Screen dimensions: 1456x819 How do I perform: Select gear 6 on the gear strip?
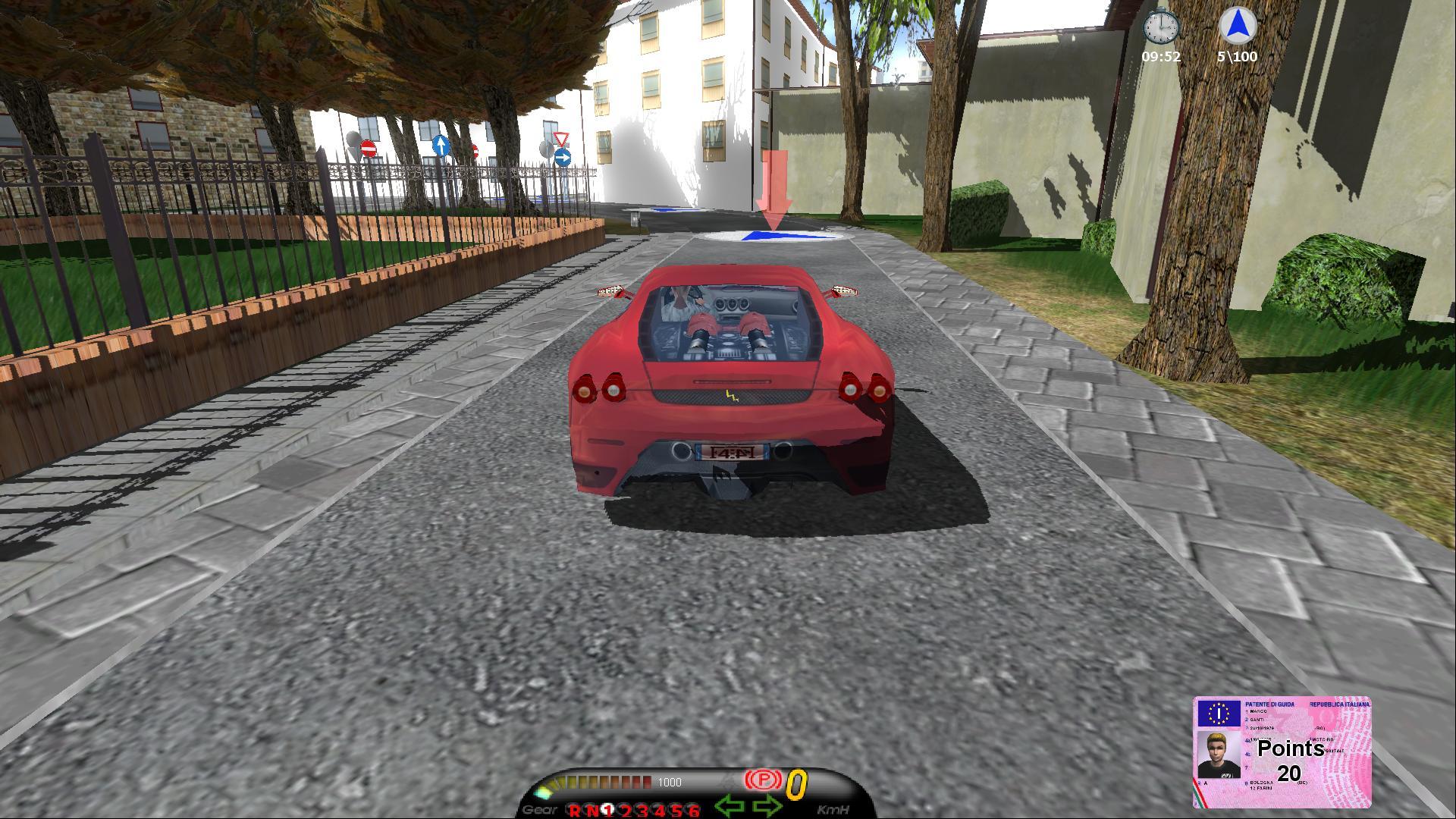[692, 808]
